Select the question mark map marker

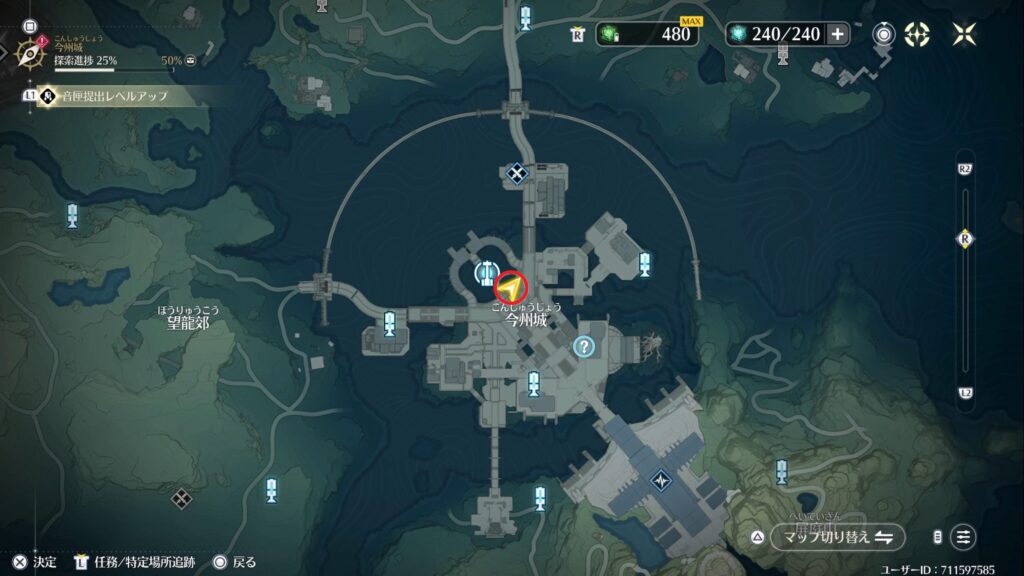point(584,346)
